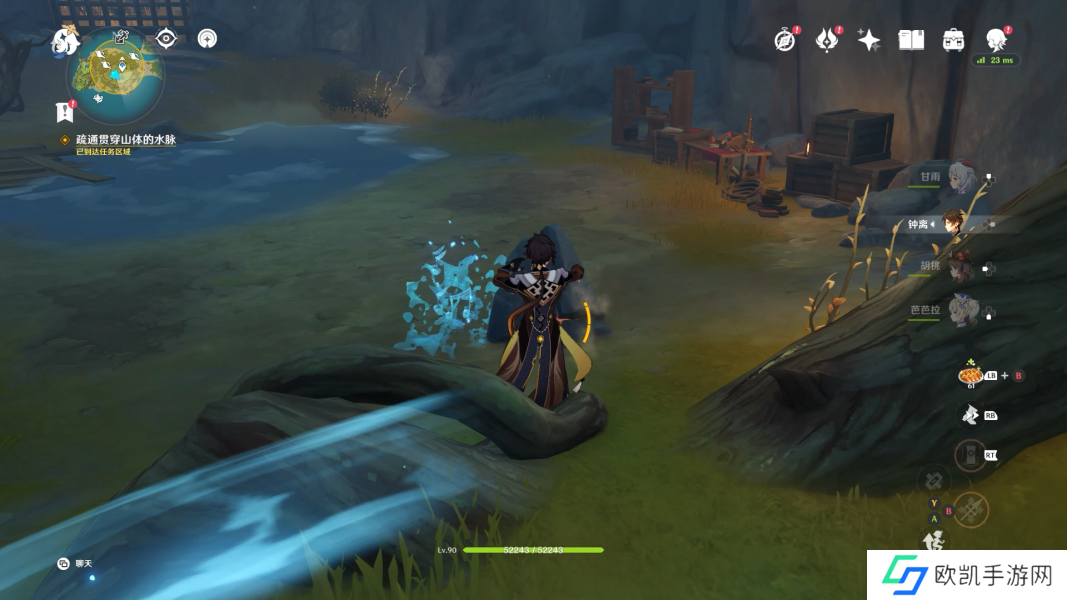This screenshot has width=1067, height=600.
Task: Use the food dish quick slot
Action: click(x=969, y=375)
